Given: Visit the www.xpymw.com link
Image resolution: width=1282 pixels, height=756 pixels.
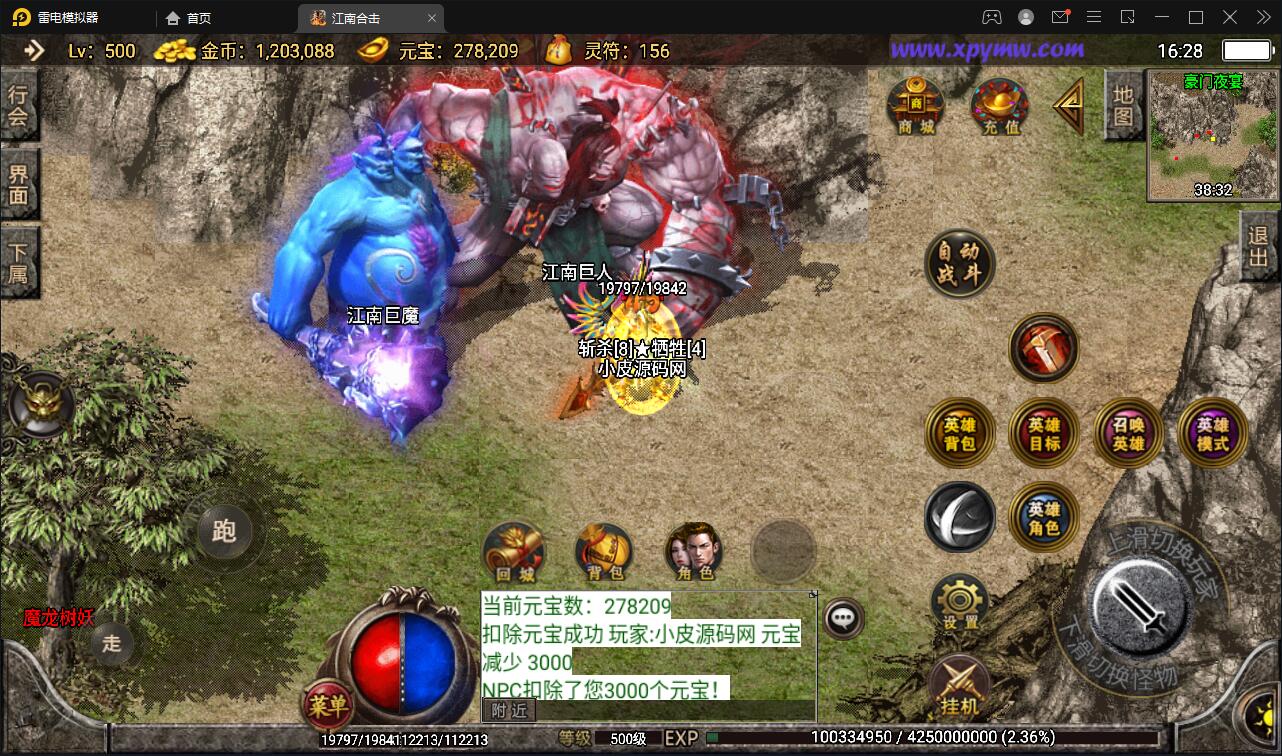Looking at the screenshot, I should point(989,48).
